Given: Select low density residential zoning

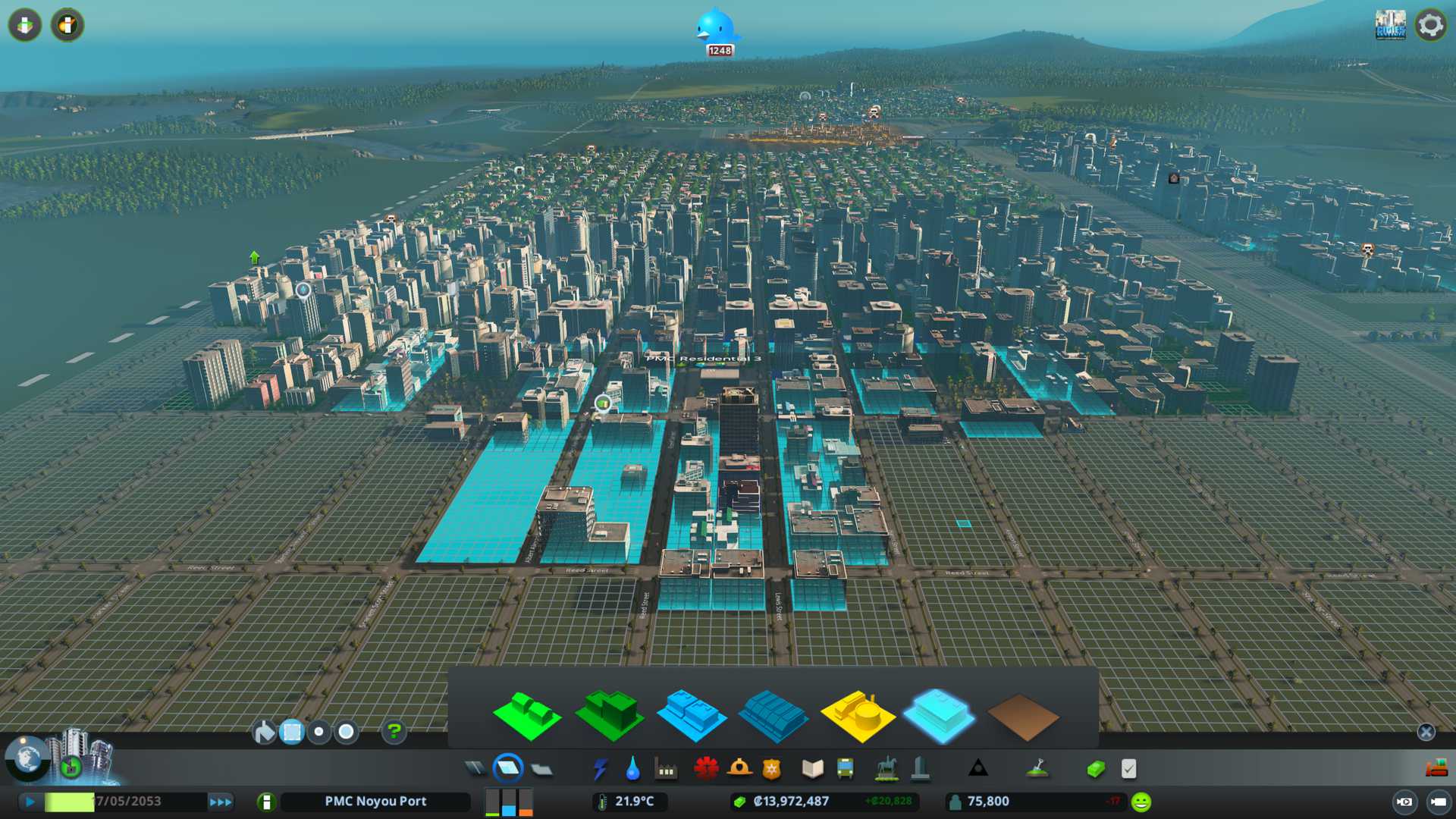Looking at the screenshot, I should click(x=526, y=716).
